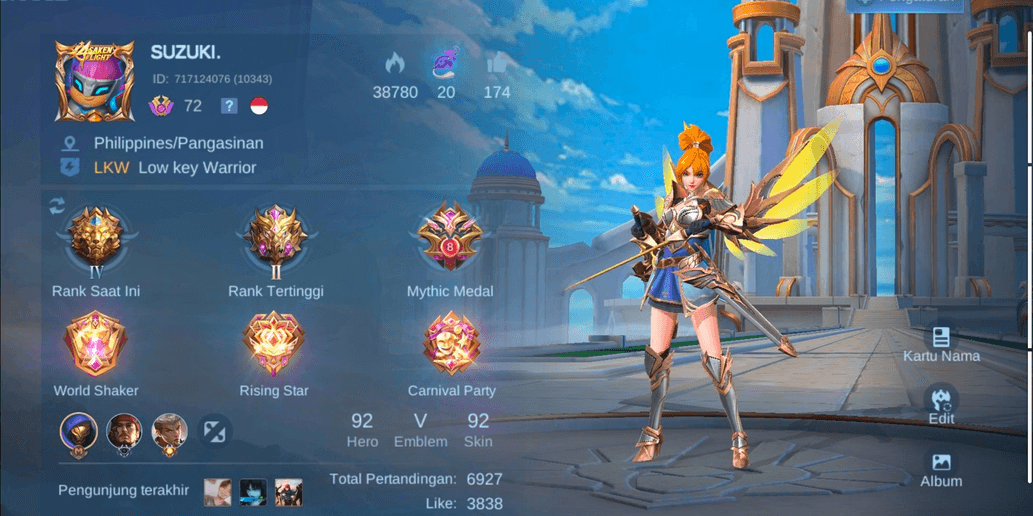Select the first favorite hero portrait

pos(79,432)
